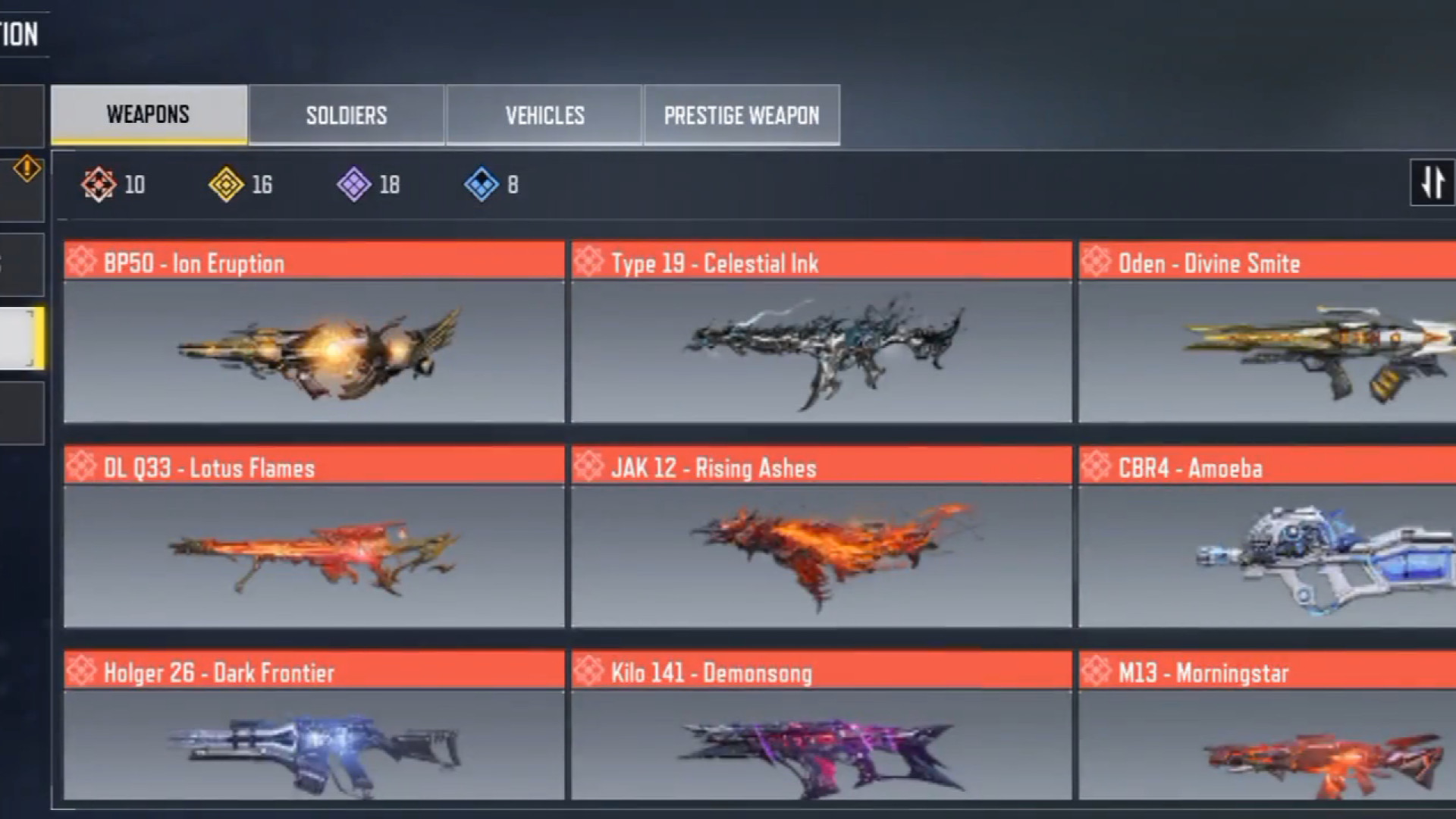Filter by red mythic rarity icon
The width and height of the screenshot is (1456, 819).
(x=99, y=184)
